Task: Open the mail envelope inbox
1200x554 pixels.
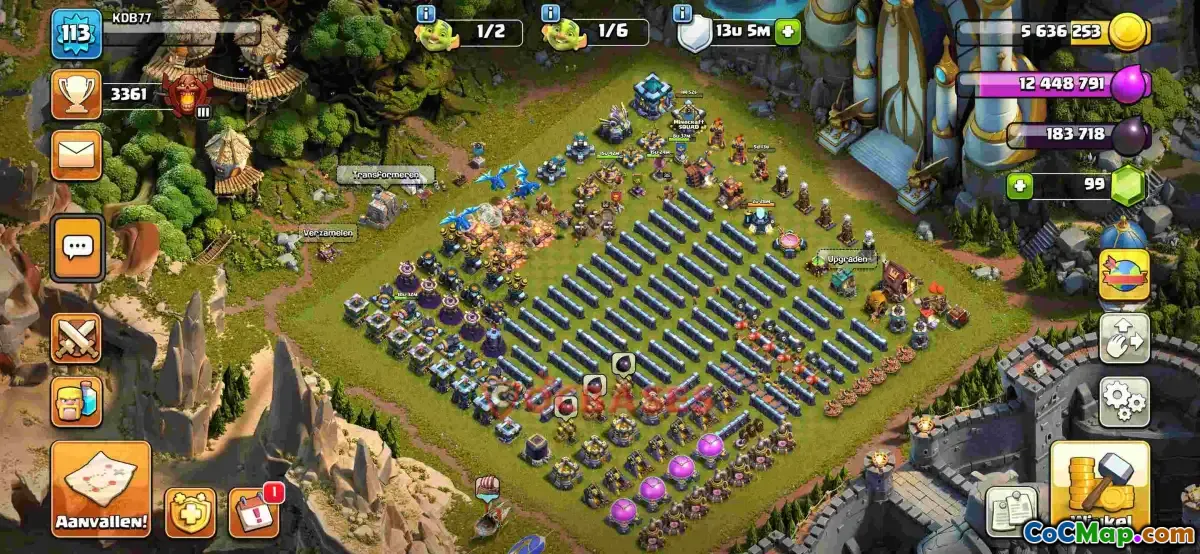Action: [77, 155]
